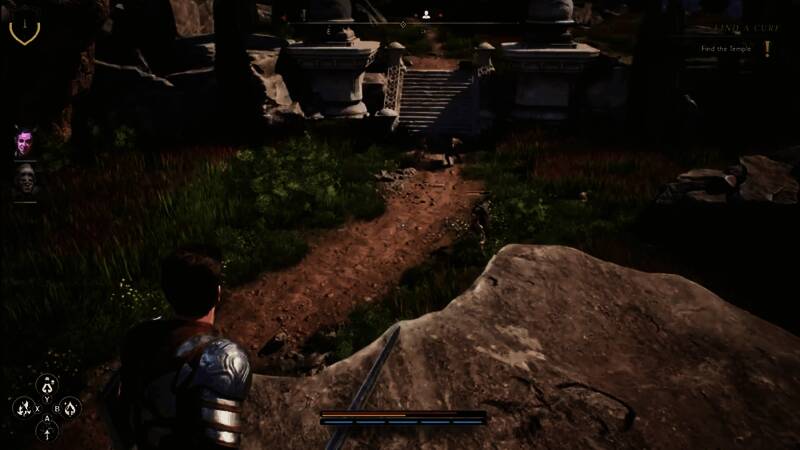
Task: Select the pink-faced companion portrait
Action: tap(24, 142)
